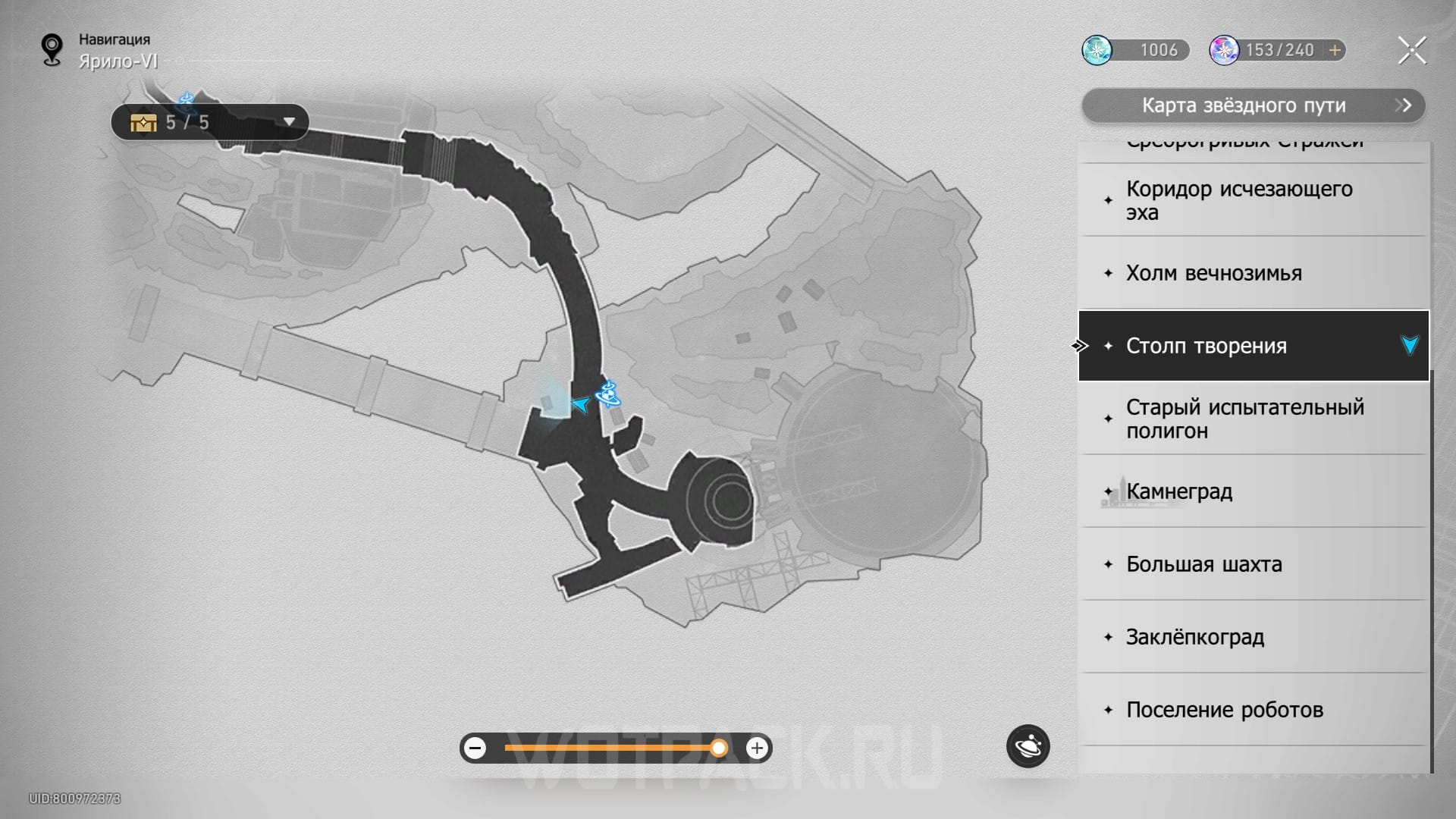Image resolution: width=1456 pixels, height=819 pixels.
Task: Click the map zoom-out minus button
Action: click(x=475, y=748)
